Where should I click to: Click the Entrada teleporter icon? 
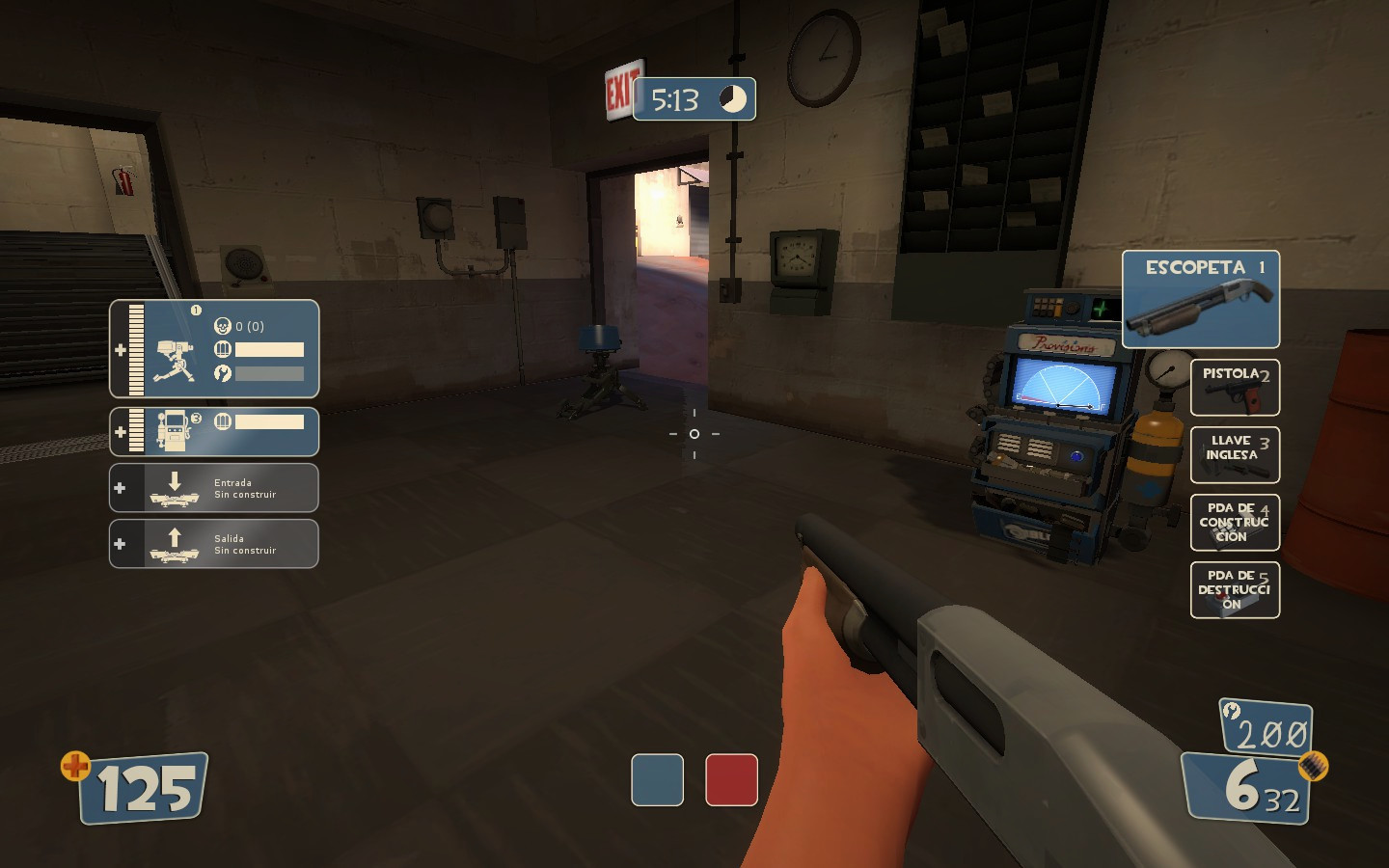pyautogui.click(x=177, y=488)
